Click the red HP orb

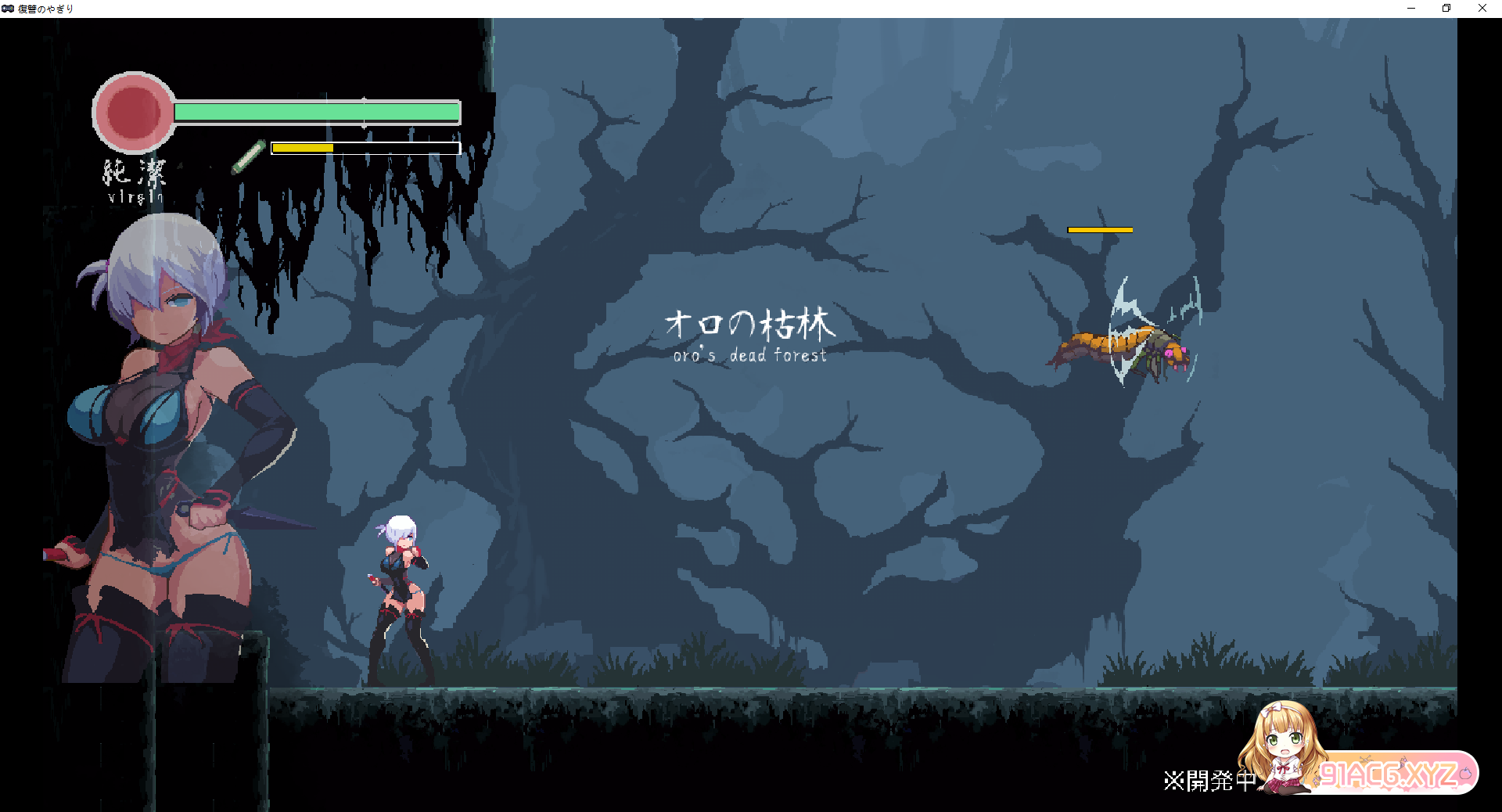(x=133, y=112)
